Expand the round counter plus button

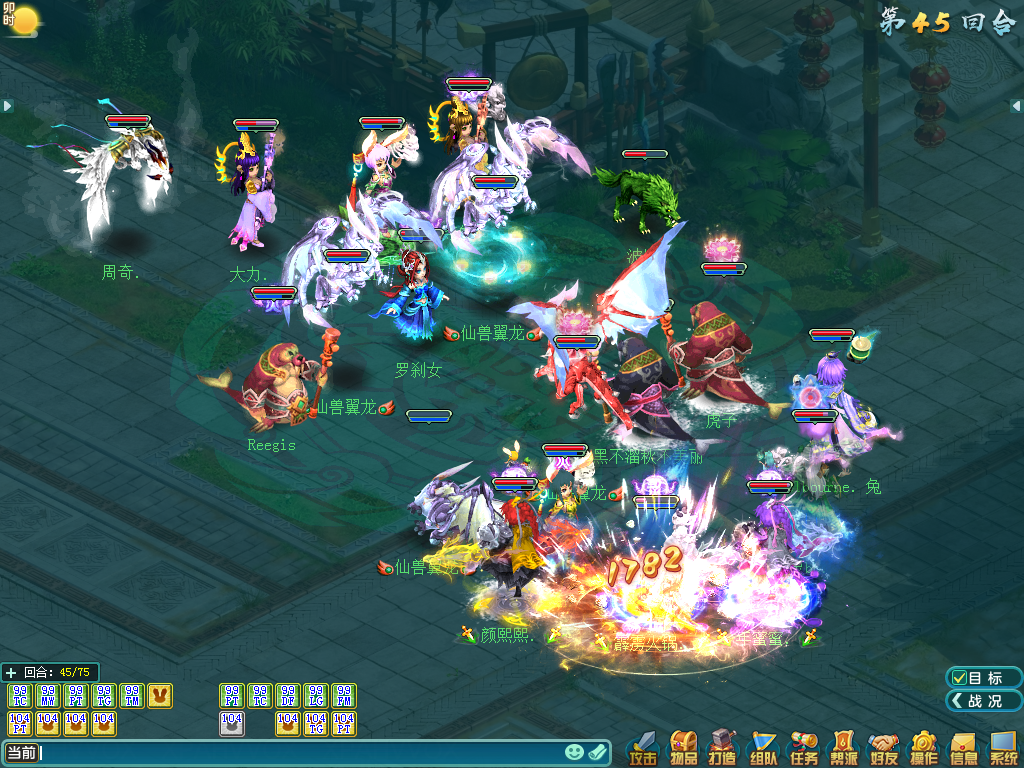point(11,673)
